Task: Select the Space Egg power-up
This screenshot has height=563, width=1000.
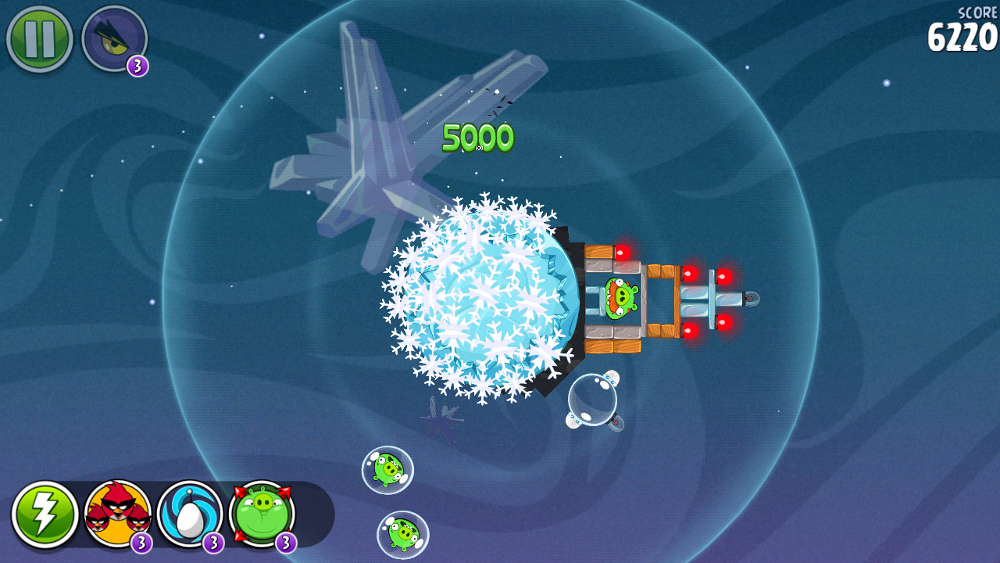Action: (x=190, y=514)
